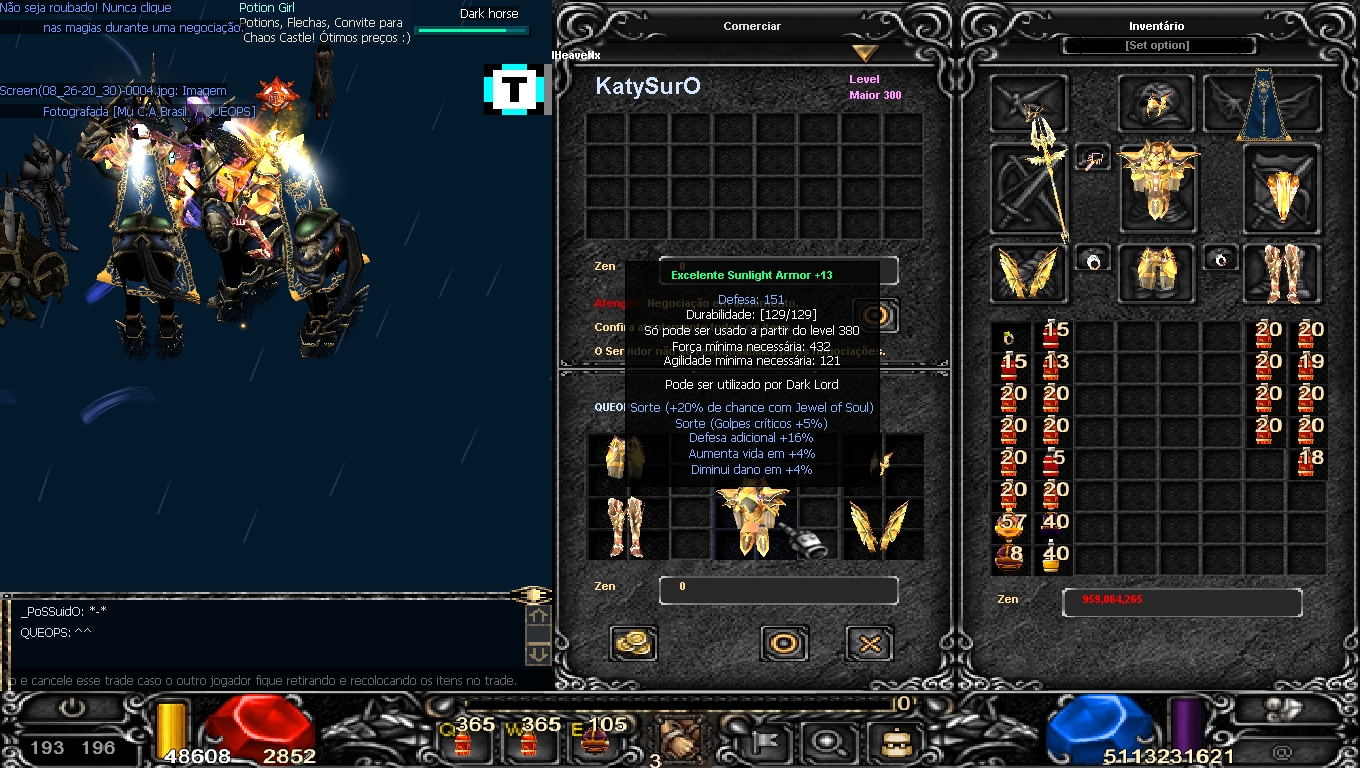Confirm the trade with the circle button
1360x768 pixels.
point(784,643)
